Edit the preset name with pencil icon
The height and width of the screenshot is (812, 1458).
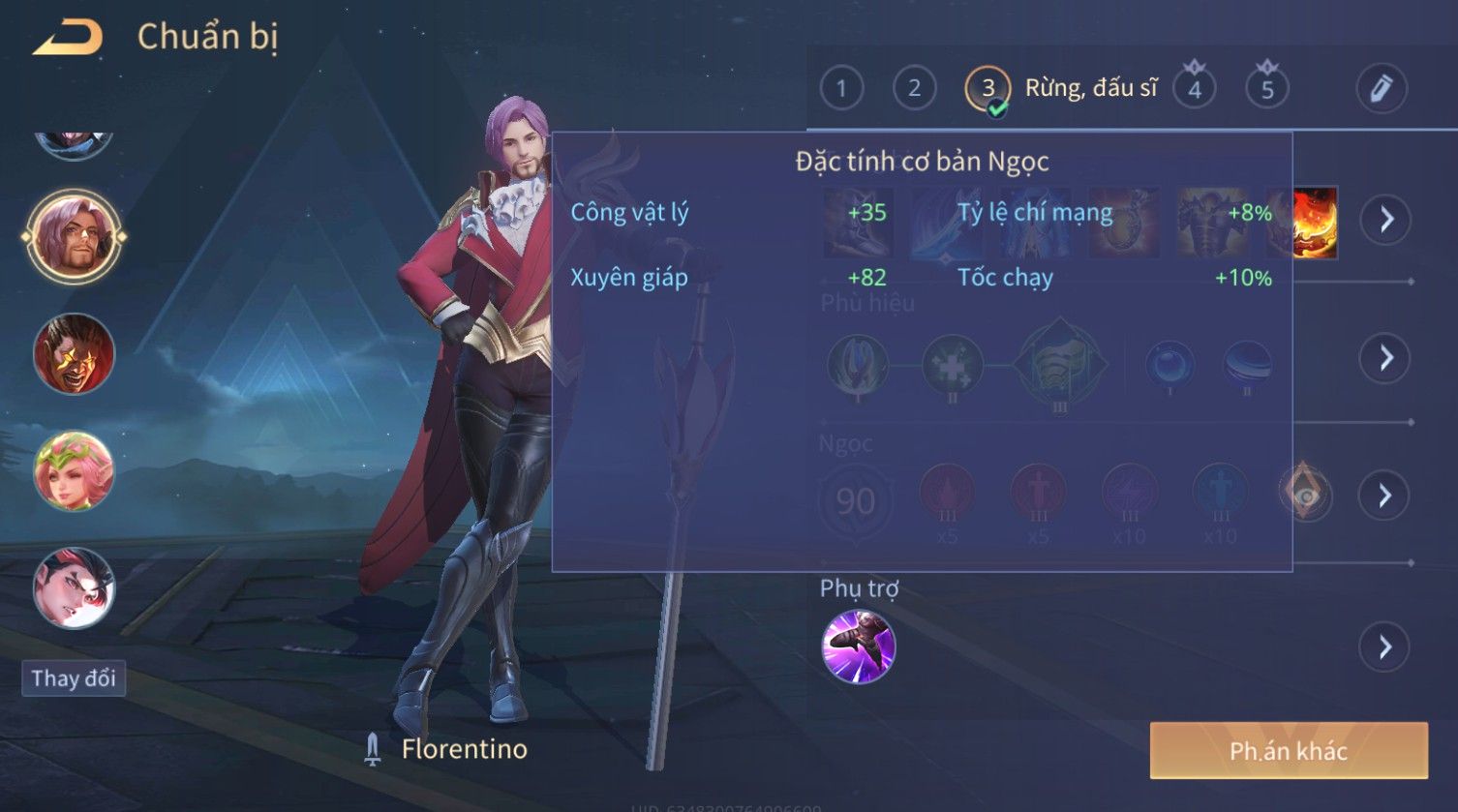[x=1382, y=89]
